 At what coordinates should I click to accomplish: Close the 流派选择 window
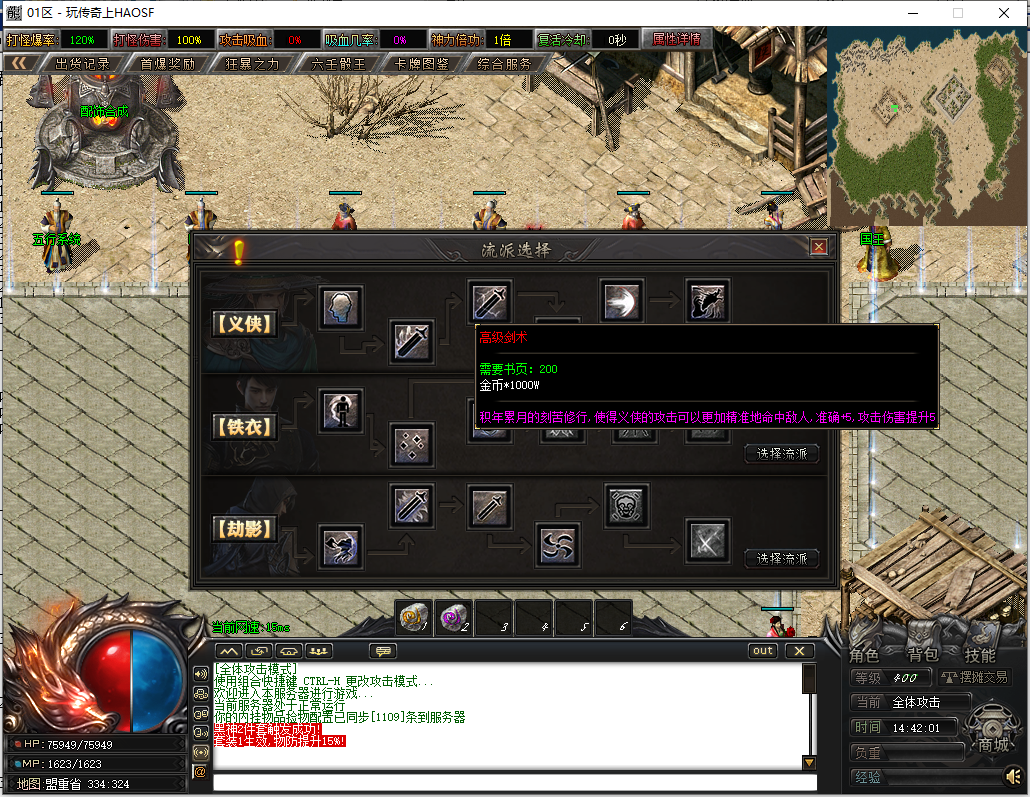818,247
